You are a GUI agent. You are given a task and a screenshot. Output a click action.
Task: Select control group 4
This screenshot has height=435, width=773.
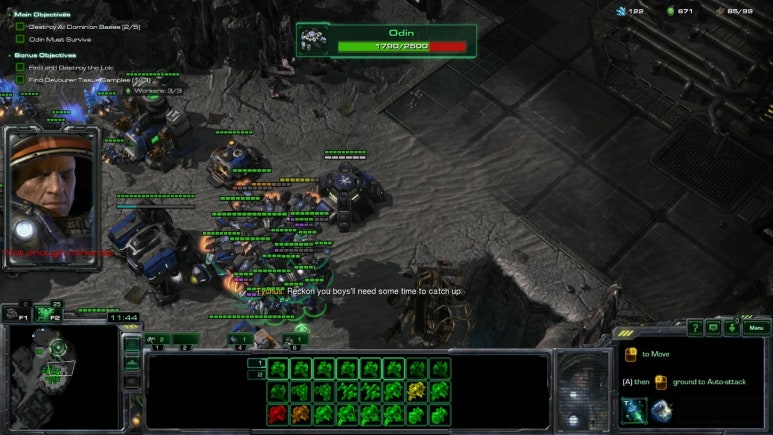point(242,341)
